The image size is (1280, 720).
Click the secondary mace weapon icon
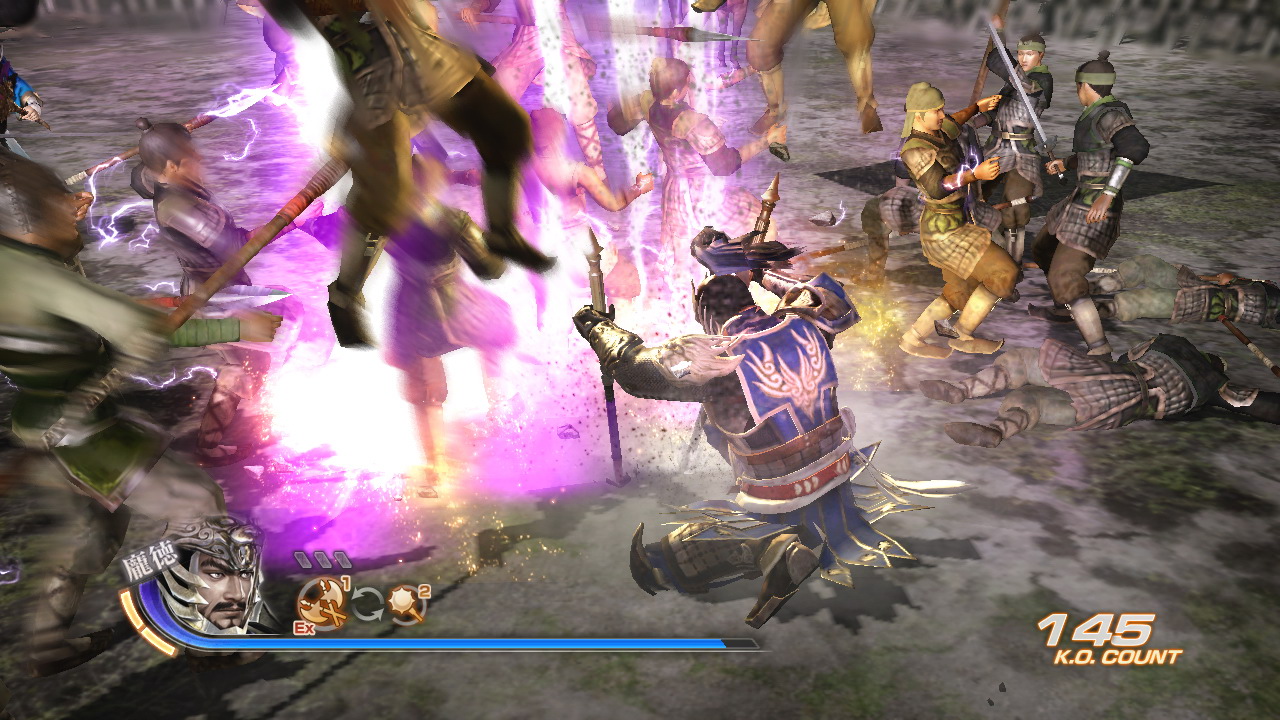(x=402, y=605)
